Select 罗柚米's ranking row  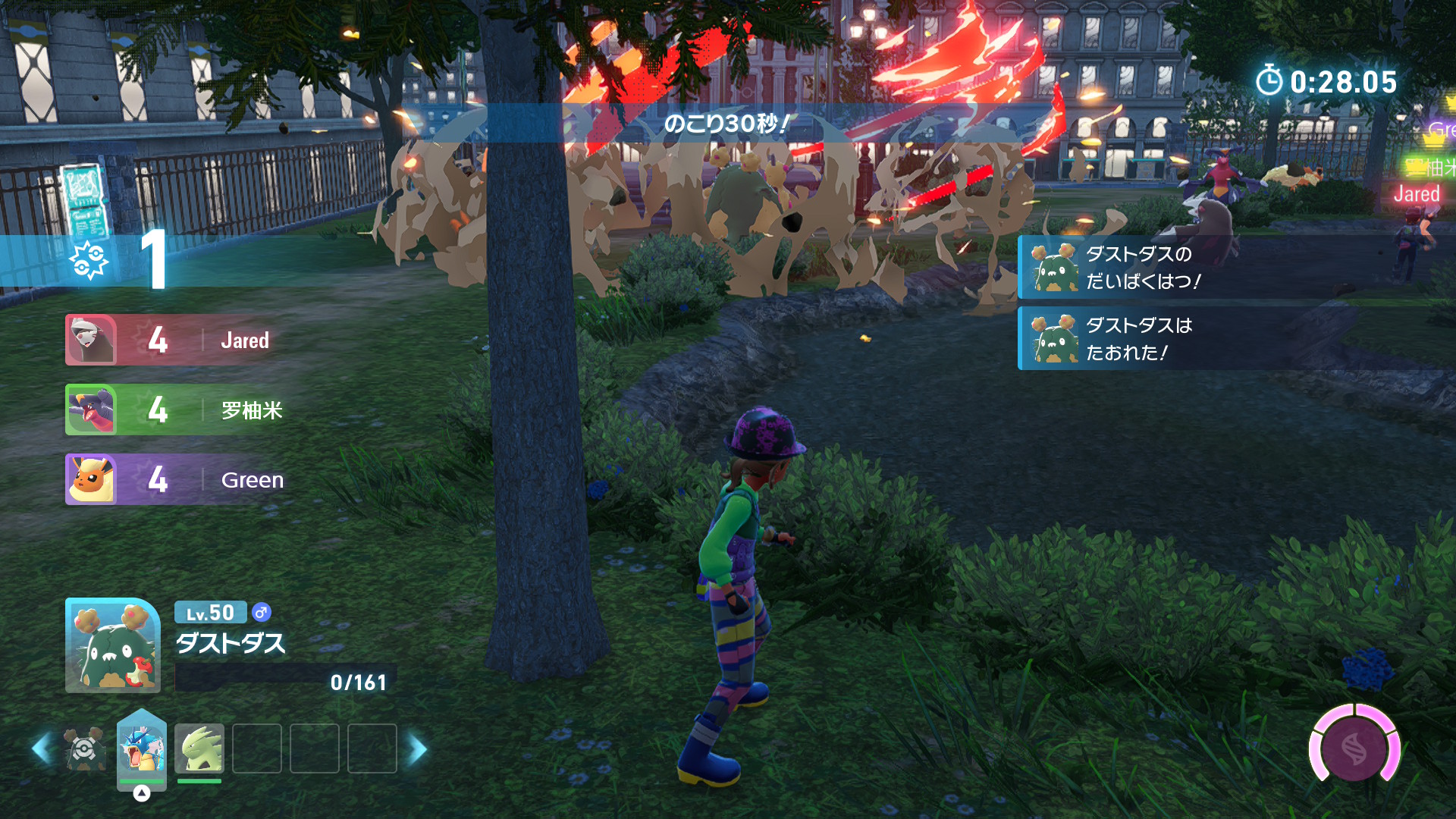click(182, 409)
